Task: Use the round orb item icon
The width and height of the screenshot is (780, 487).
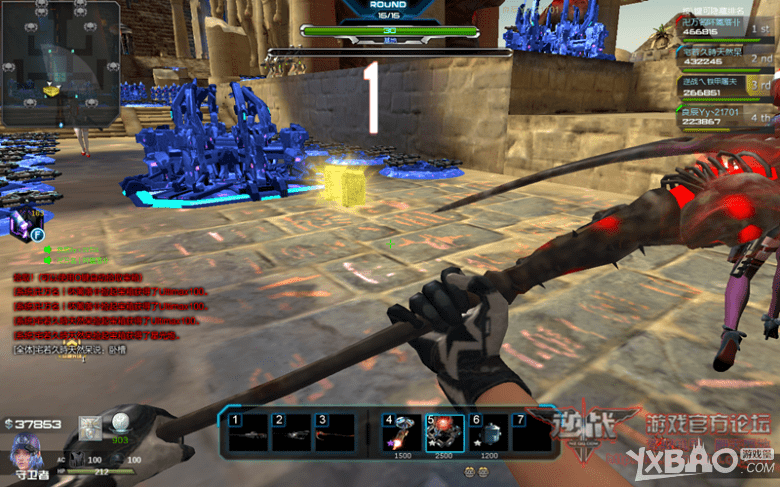Action: (121, 424)
